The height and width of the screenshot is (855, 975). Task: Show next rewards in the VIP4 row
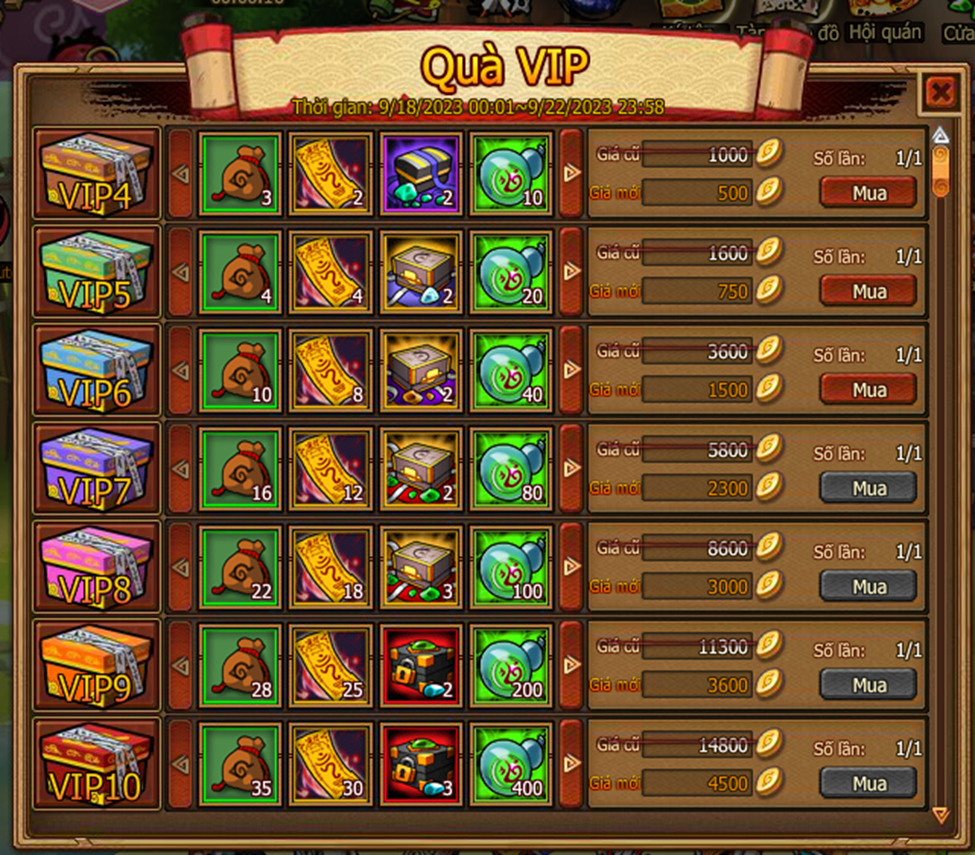(571, 173)
